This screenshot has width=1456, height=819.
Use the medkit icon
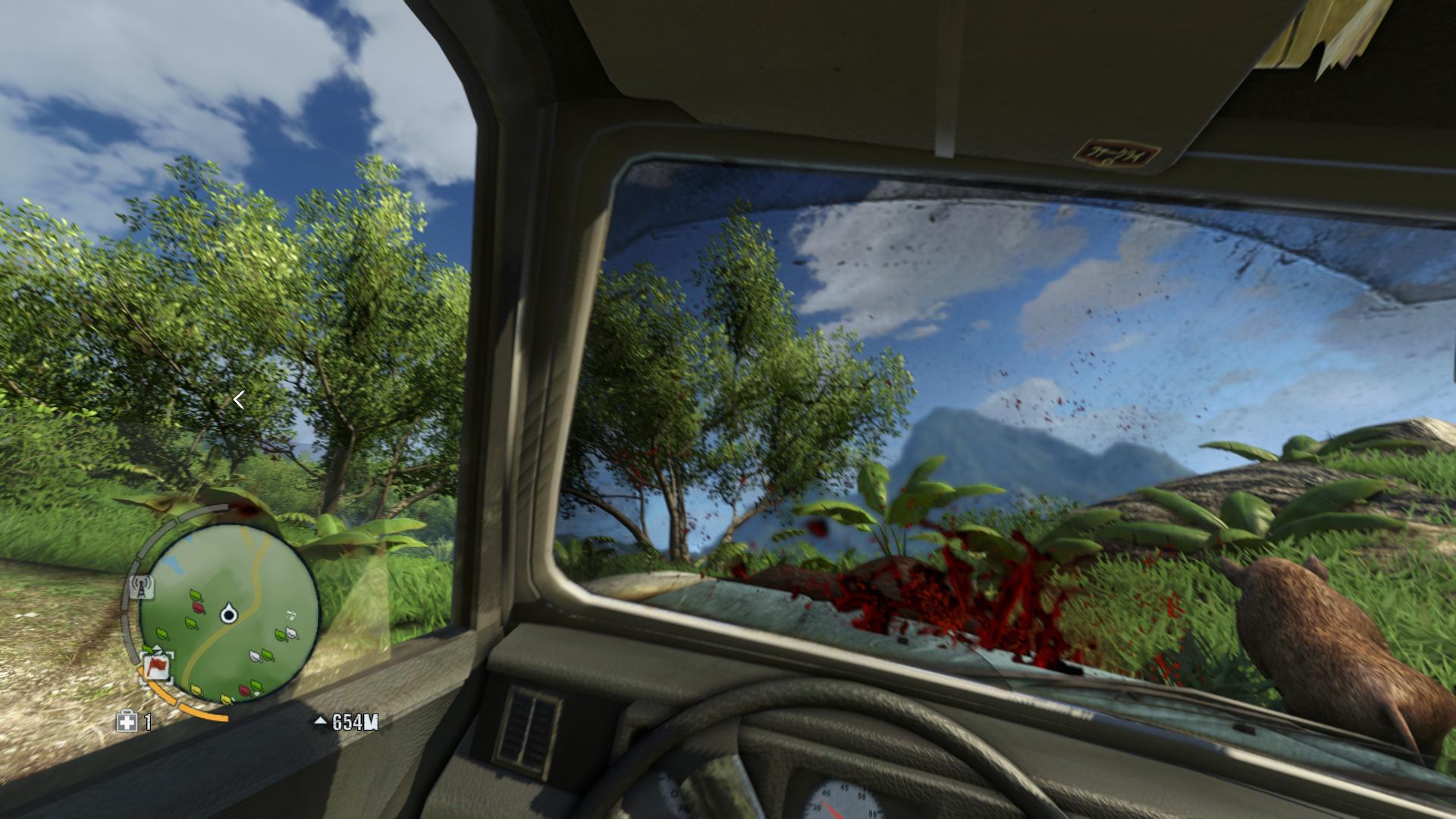[126, 721]
